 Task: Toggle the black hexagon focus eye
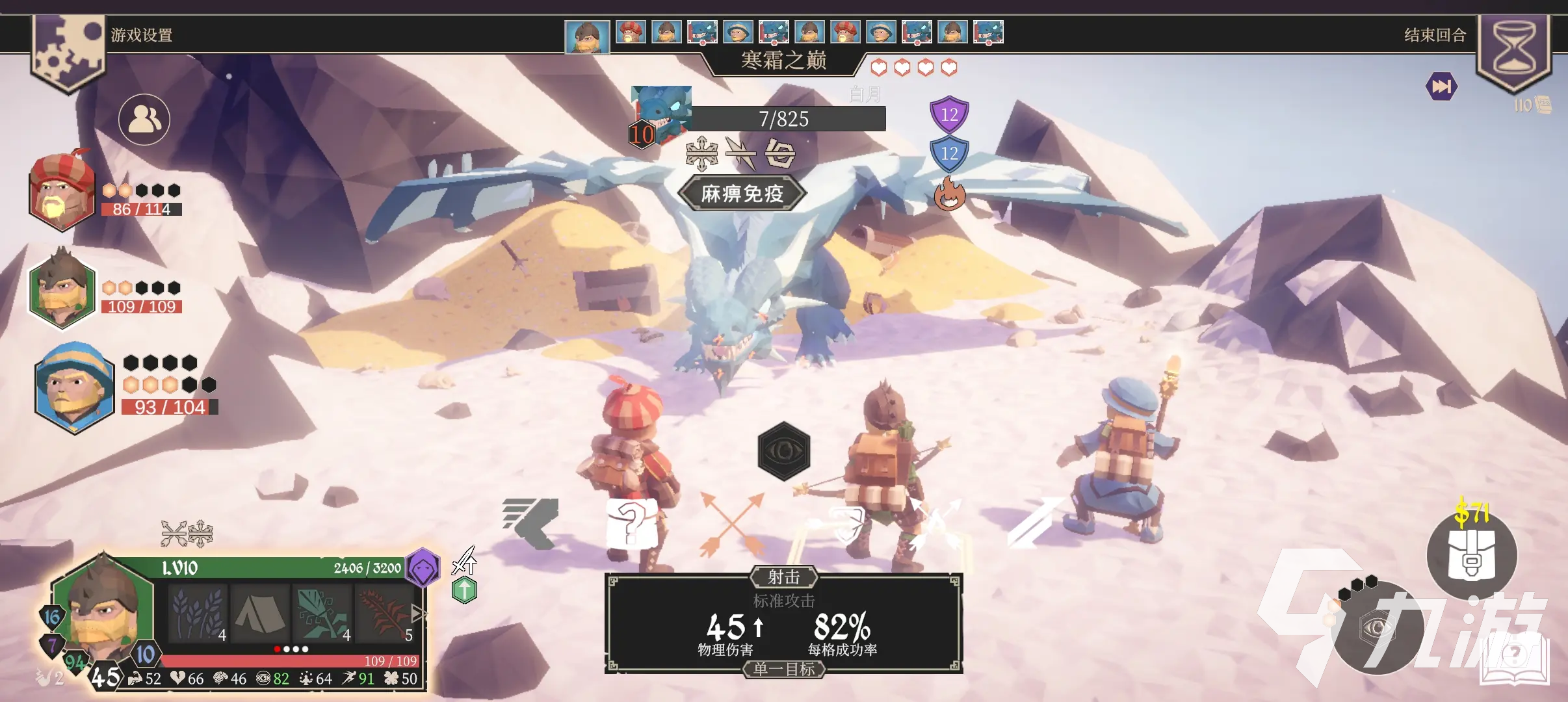[784, 451]
